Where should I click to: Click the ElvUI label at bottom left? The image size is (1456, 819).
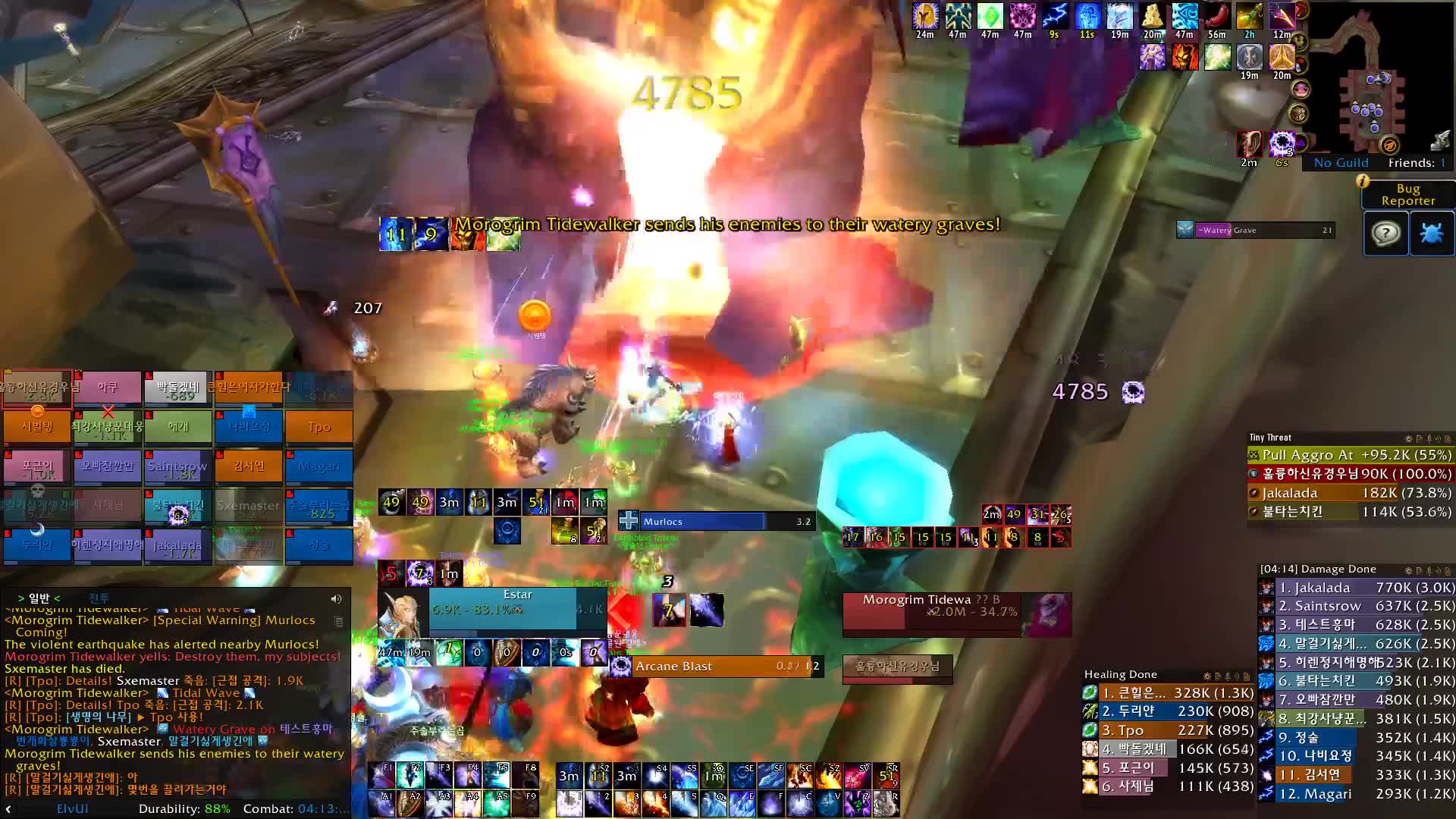point(73,809)
